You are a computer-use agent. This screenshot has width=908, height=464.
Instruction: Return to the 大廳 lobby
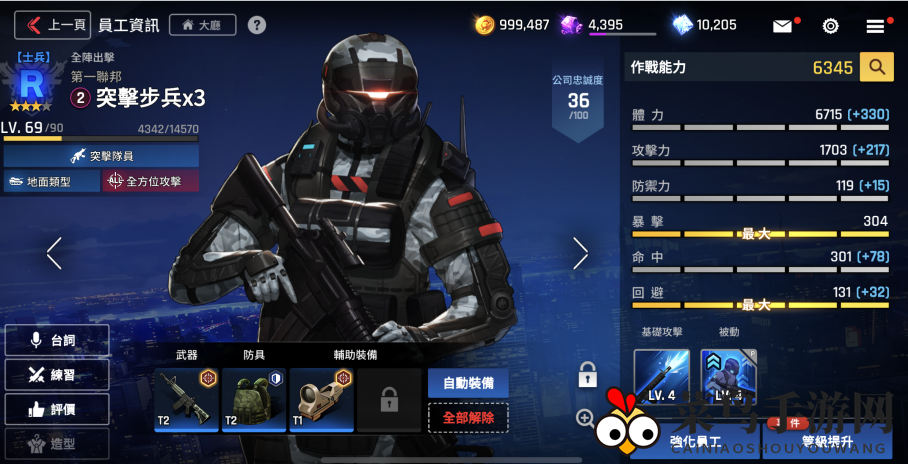(203, 25)
